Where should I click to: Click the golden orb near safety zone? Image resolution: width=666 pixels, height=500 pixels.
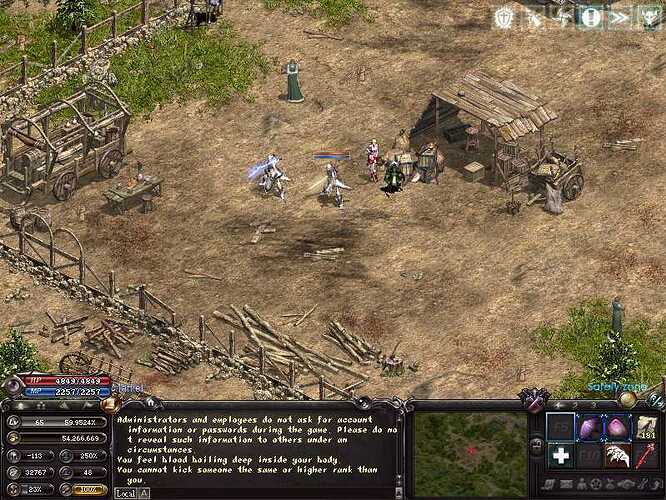[627, 399]
